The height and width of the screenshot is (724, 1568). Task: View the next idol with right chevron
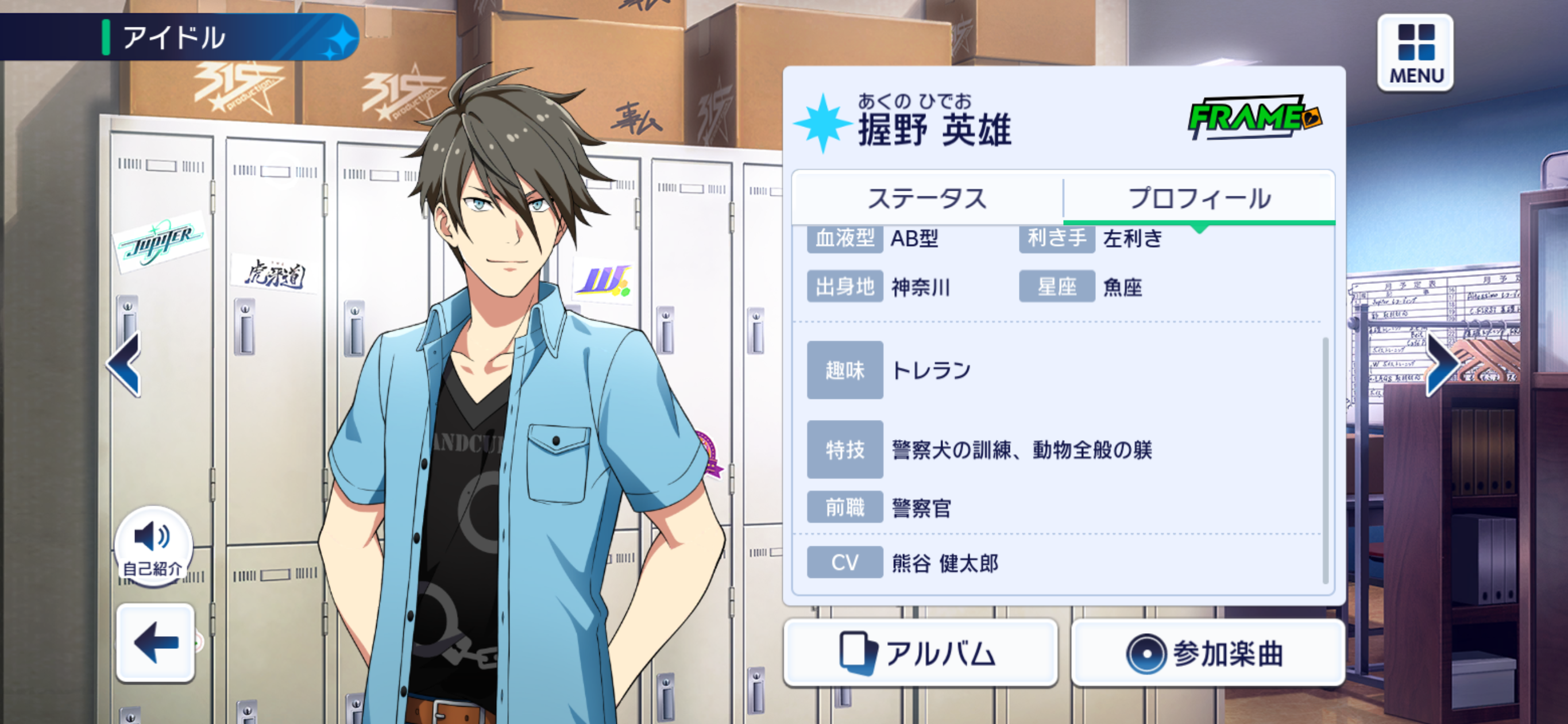point(1442,364)
